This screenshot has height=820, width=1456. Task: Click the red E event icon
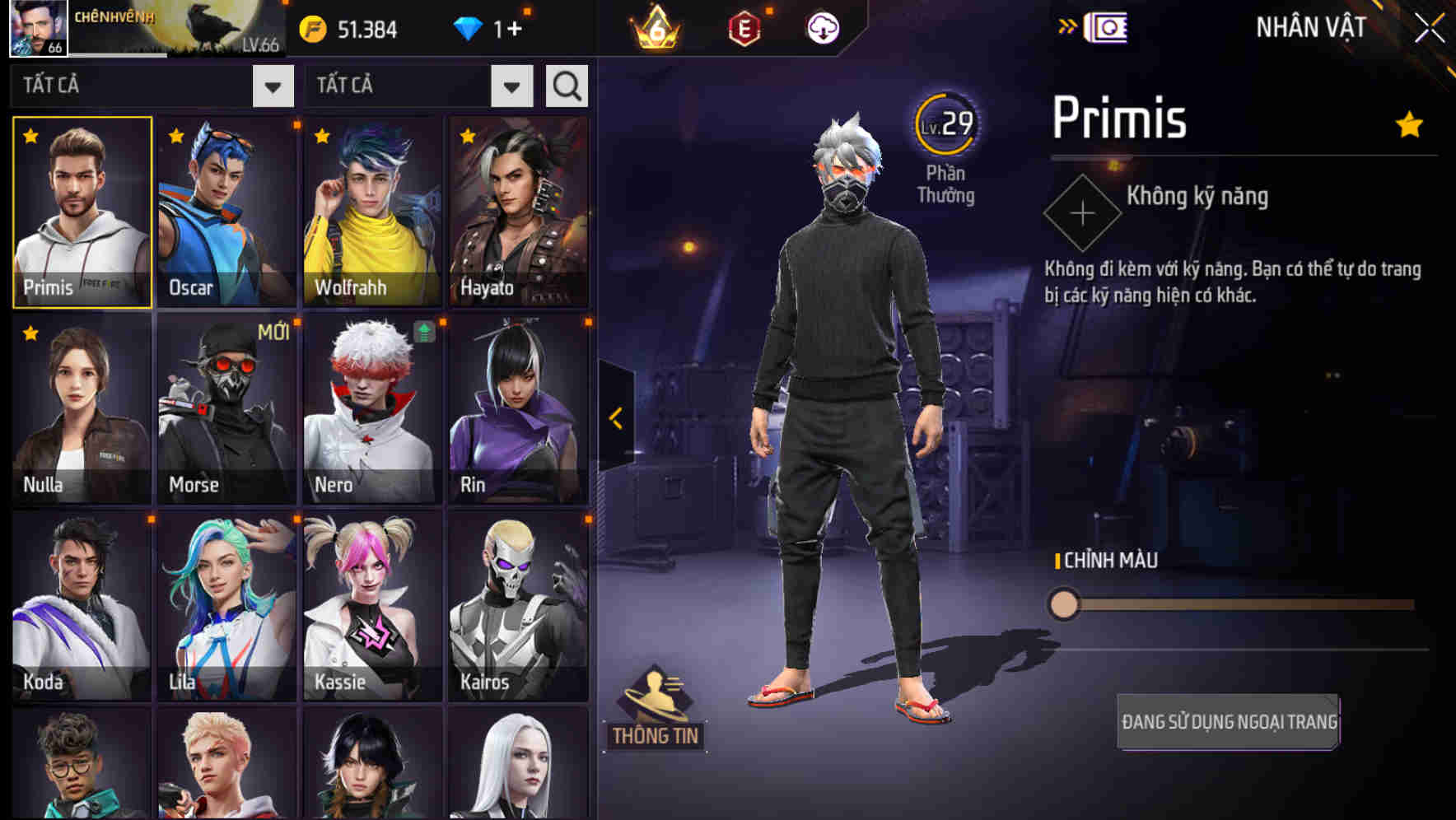[x=744, y=27]
